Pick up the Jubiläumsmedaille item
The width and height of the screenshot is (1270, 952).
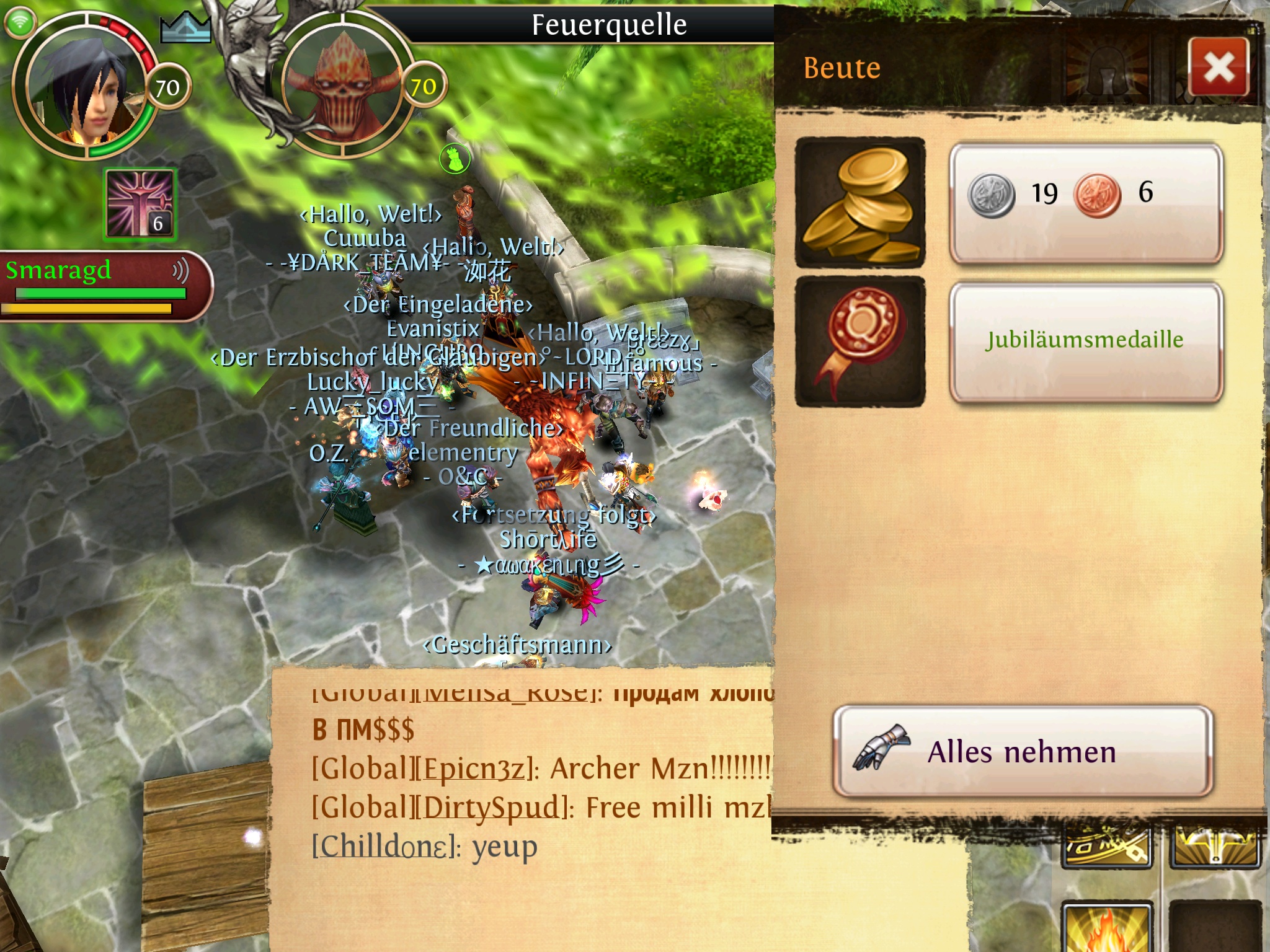point(1086,342)
